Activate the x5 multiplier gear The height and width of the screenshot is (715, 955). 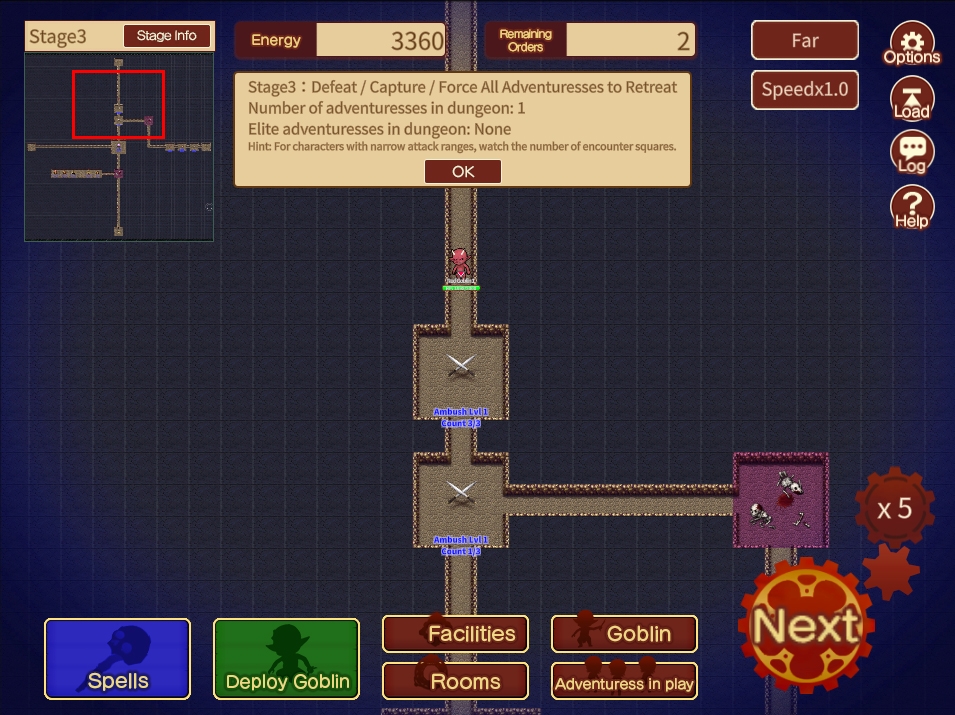pos(894,509)
